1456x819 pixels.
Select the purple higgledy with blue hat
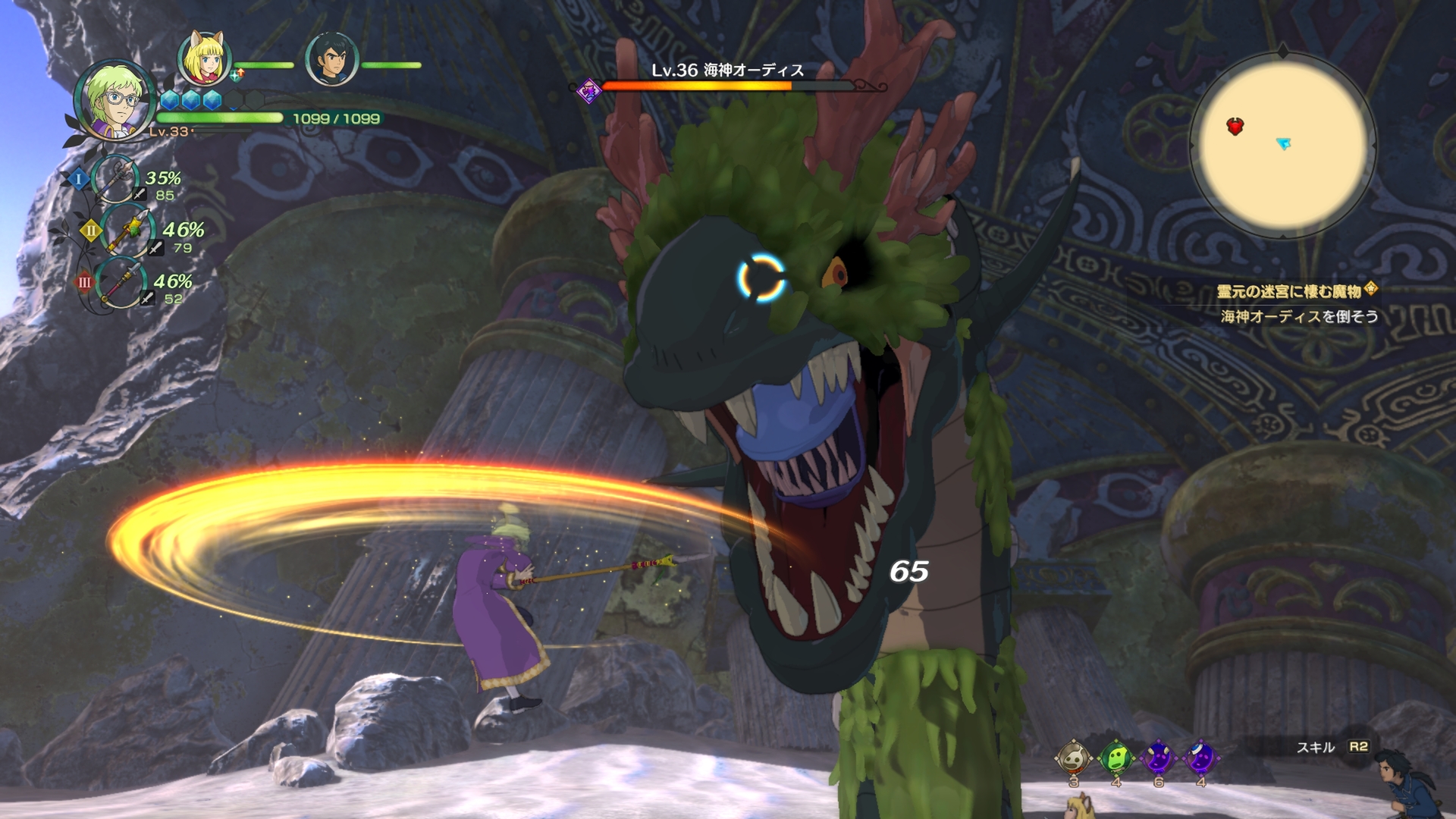click(1200, 758)
